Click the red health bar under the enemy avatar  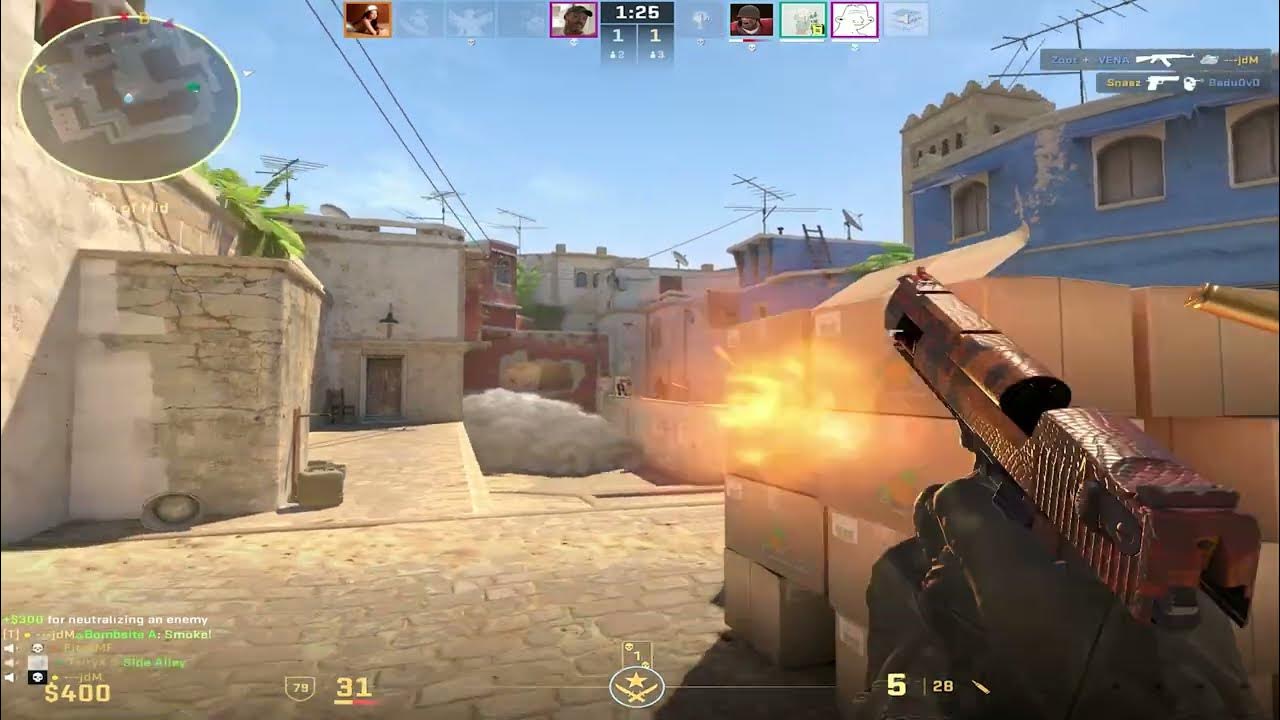757,39
